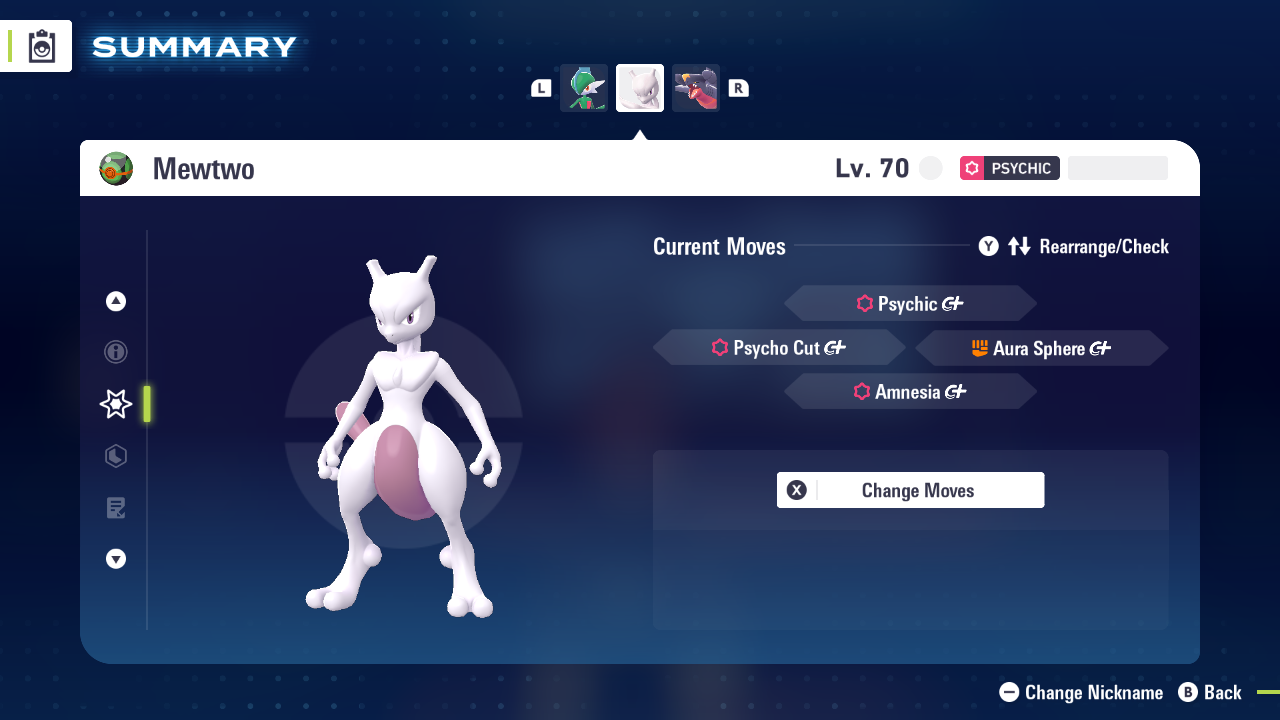This screenshot has height=720, width=1280.
Task: Open the stats hexagon page in sidebar
Action: pyautogui.click(x=115, y=456)
